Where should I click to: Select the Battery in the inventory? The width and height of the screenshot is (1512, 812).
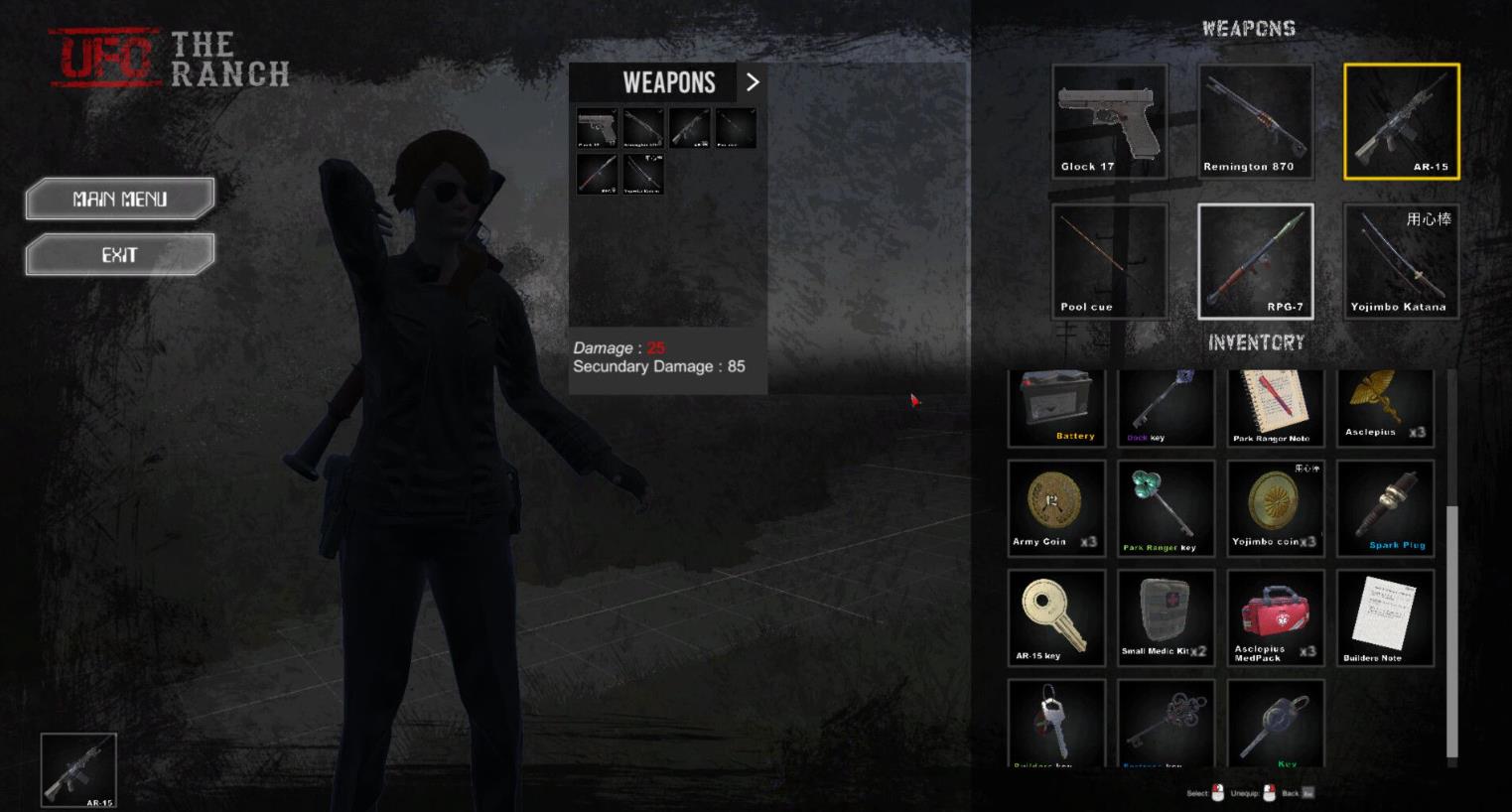pyautogui.click(x=1056, y=408)
